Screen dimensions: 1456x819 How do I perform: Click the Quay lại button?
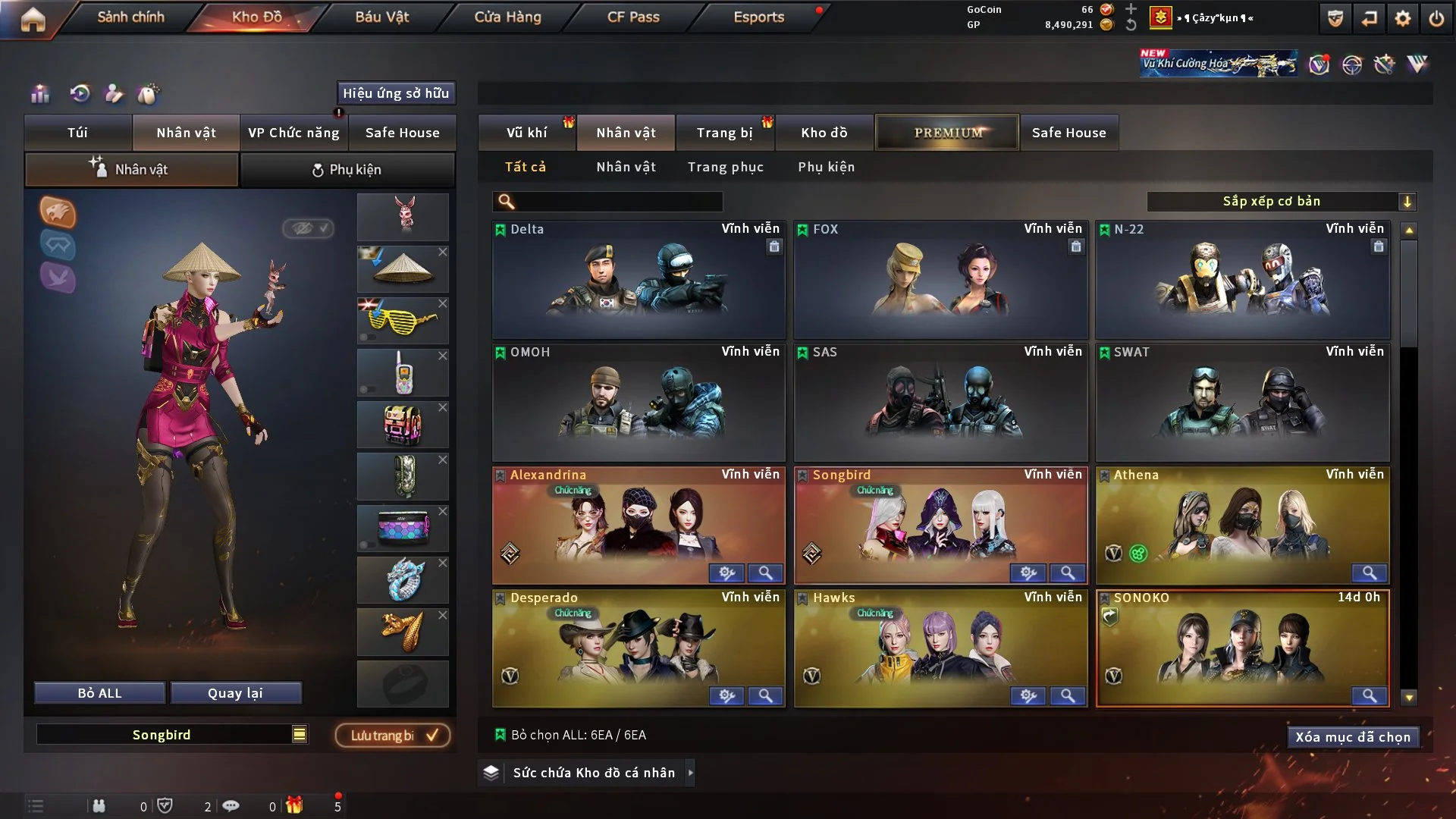[235, 693]
